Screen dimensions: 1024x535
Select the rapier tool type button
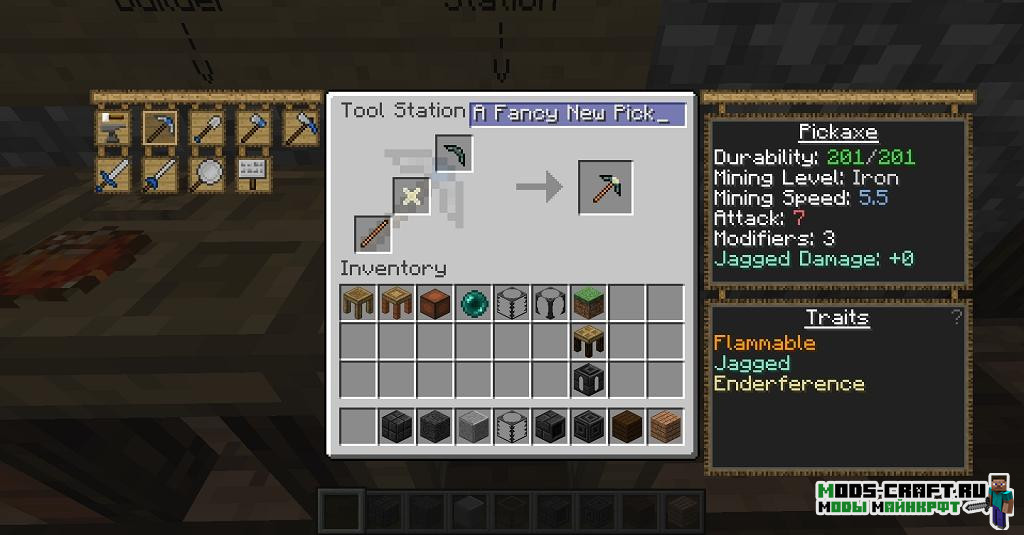pos(159,174)
